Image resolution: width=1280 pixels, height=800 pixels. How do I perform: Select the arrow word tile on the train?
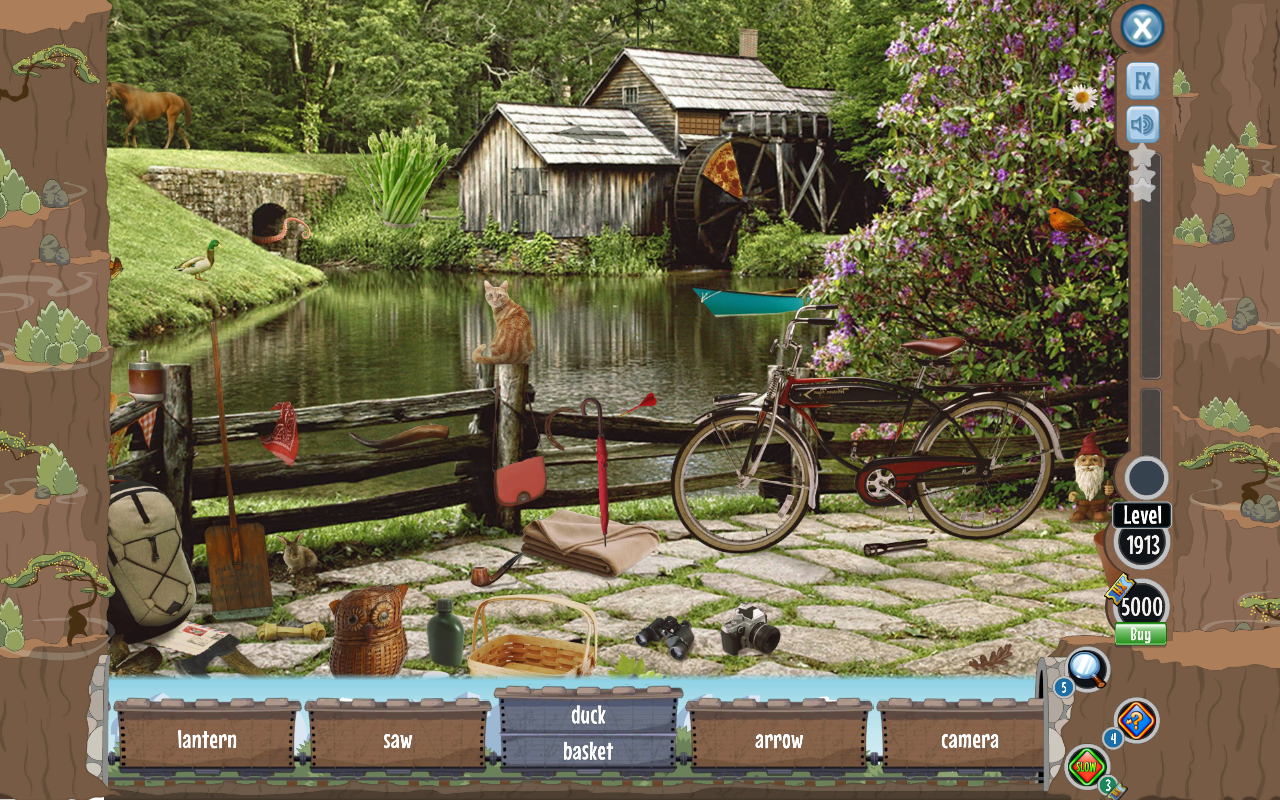(777, 740)
